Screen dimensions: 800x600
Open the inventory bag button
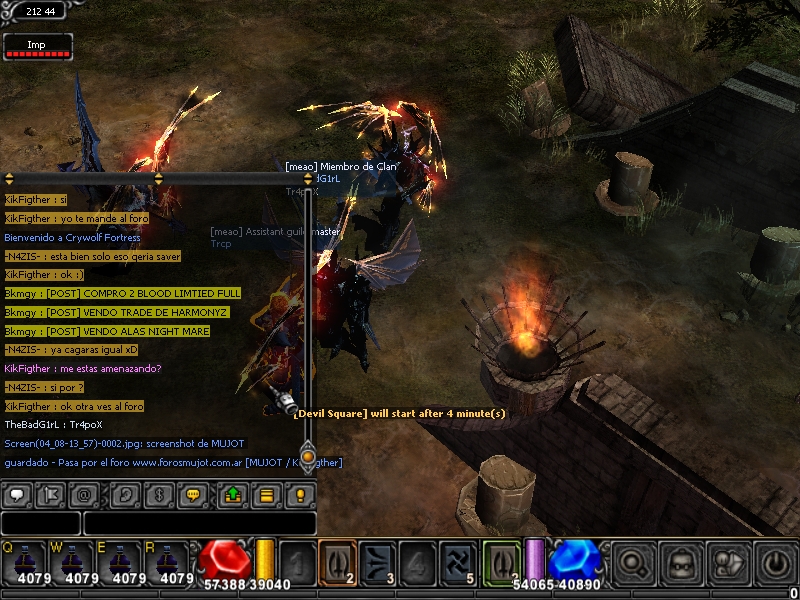680,562
